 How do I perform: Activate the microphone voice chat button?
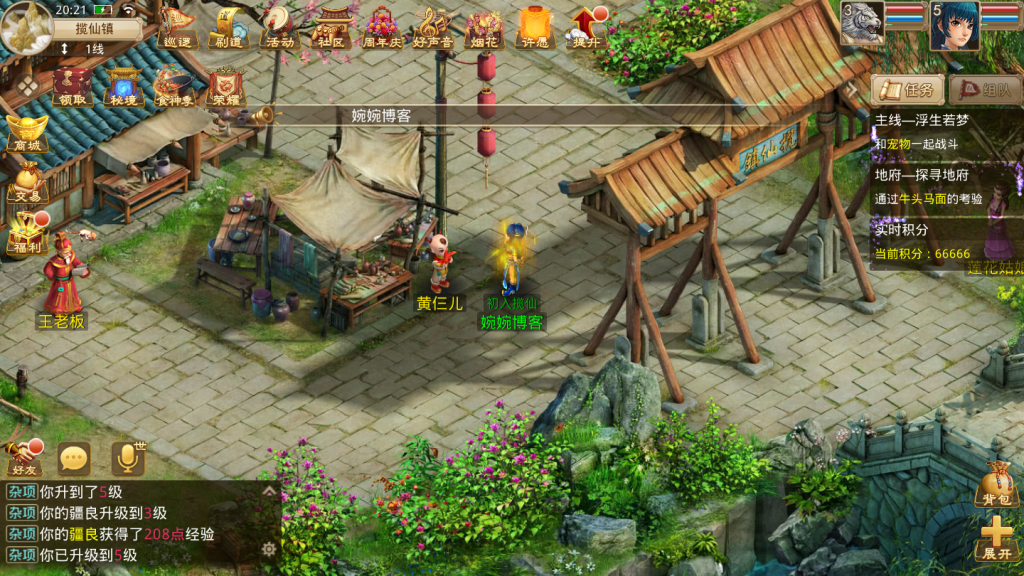[x=127, y=459]
